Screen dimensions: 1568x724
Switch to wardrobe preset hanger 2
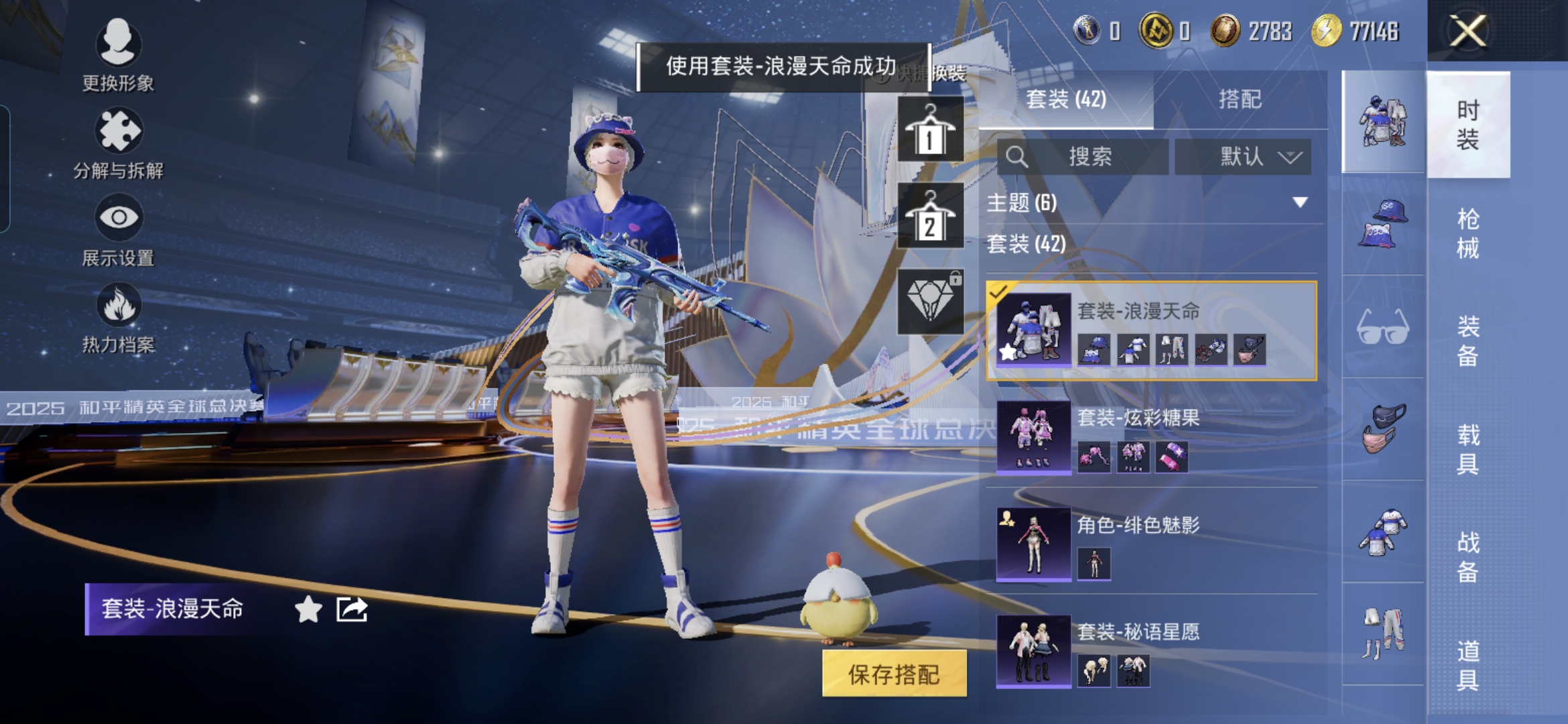click(930, 216)
